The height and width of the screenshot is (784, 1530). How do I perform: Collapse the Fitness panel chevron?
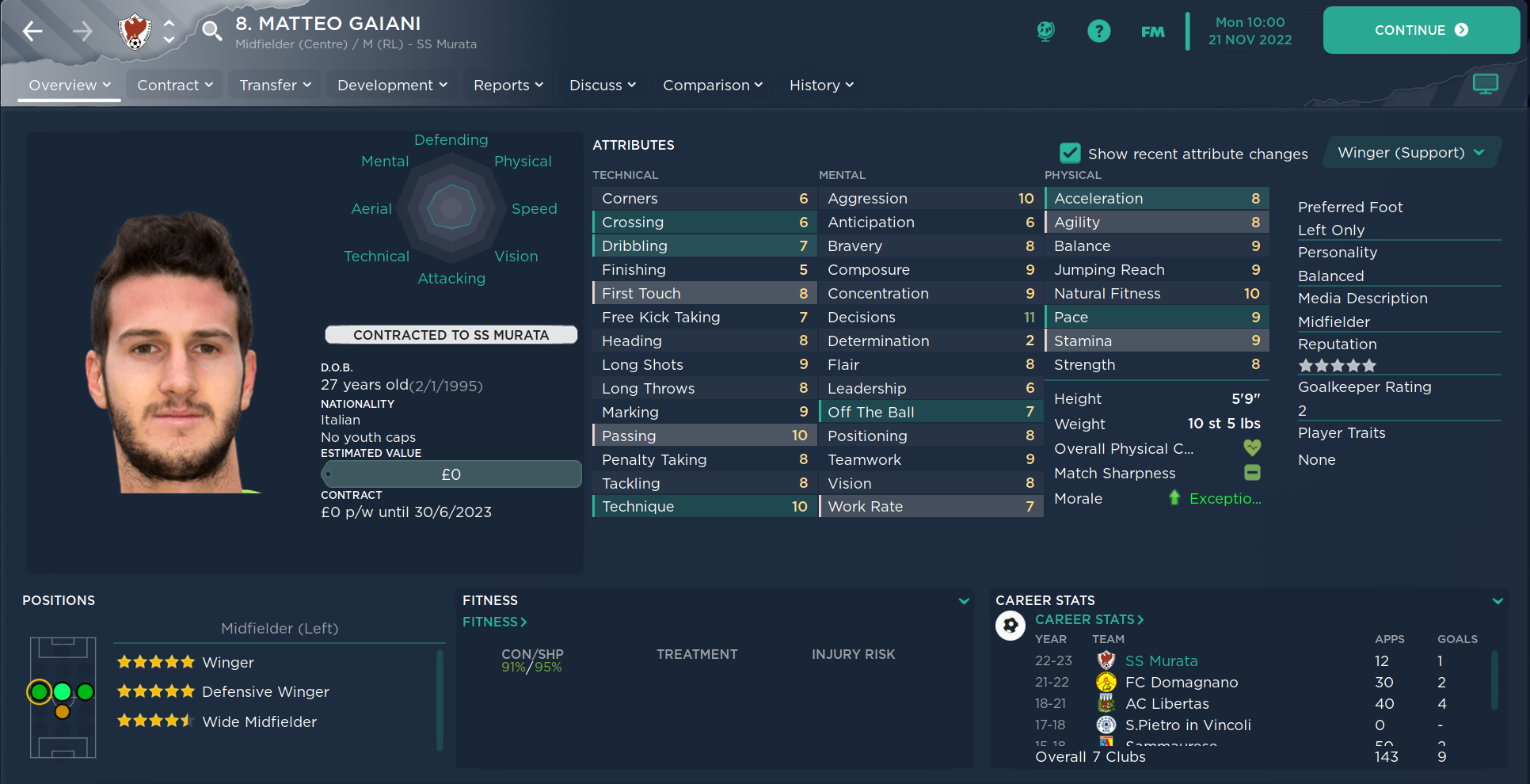(x=964, y=601)
